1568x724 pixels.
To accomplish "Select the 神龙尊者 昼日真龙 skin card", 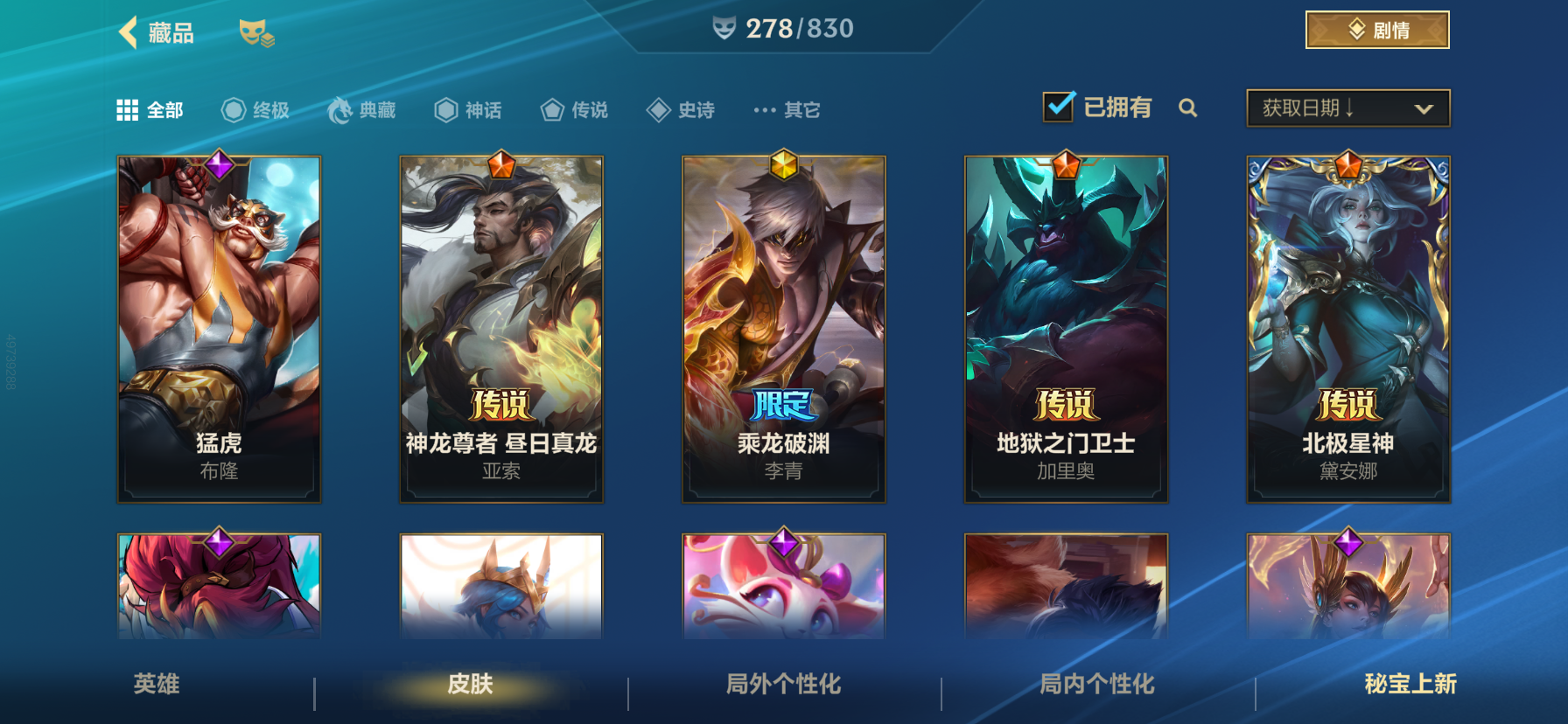I will [500, 328].
